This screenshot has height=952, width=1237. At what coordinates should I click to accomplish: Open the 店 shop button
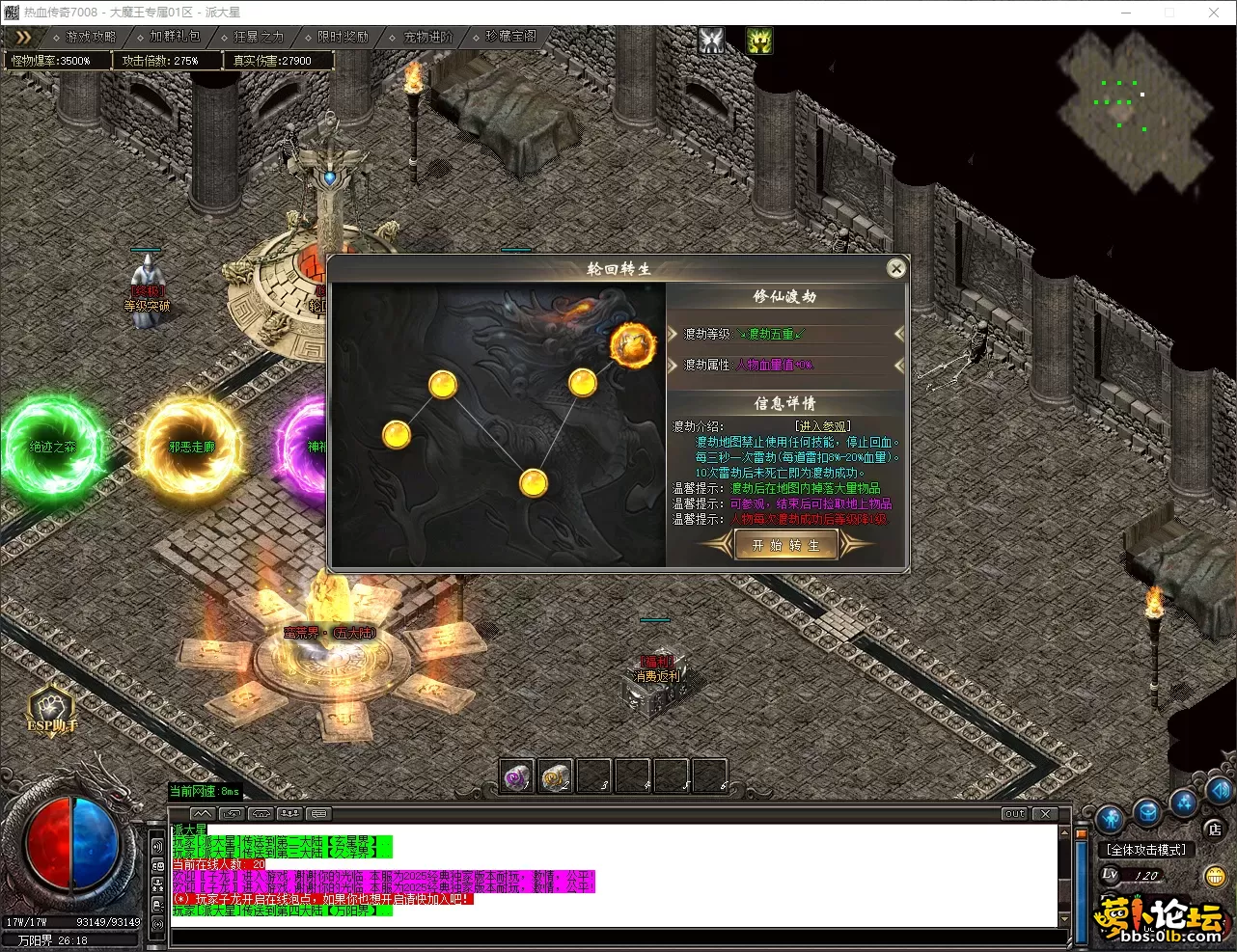click(1215, 829)
